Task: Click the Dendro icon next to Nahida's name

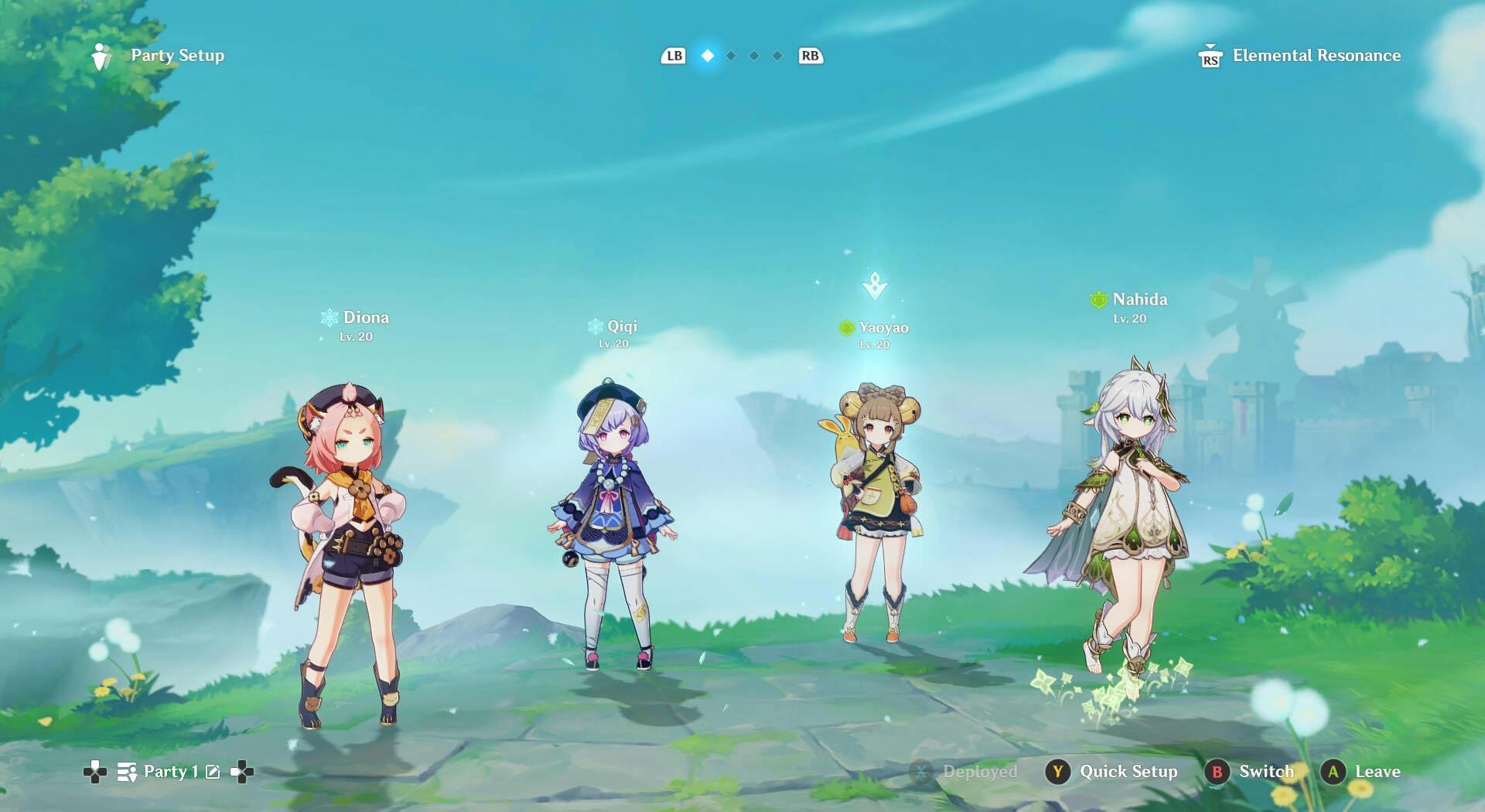Action: [1100, 299]
